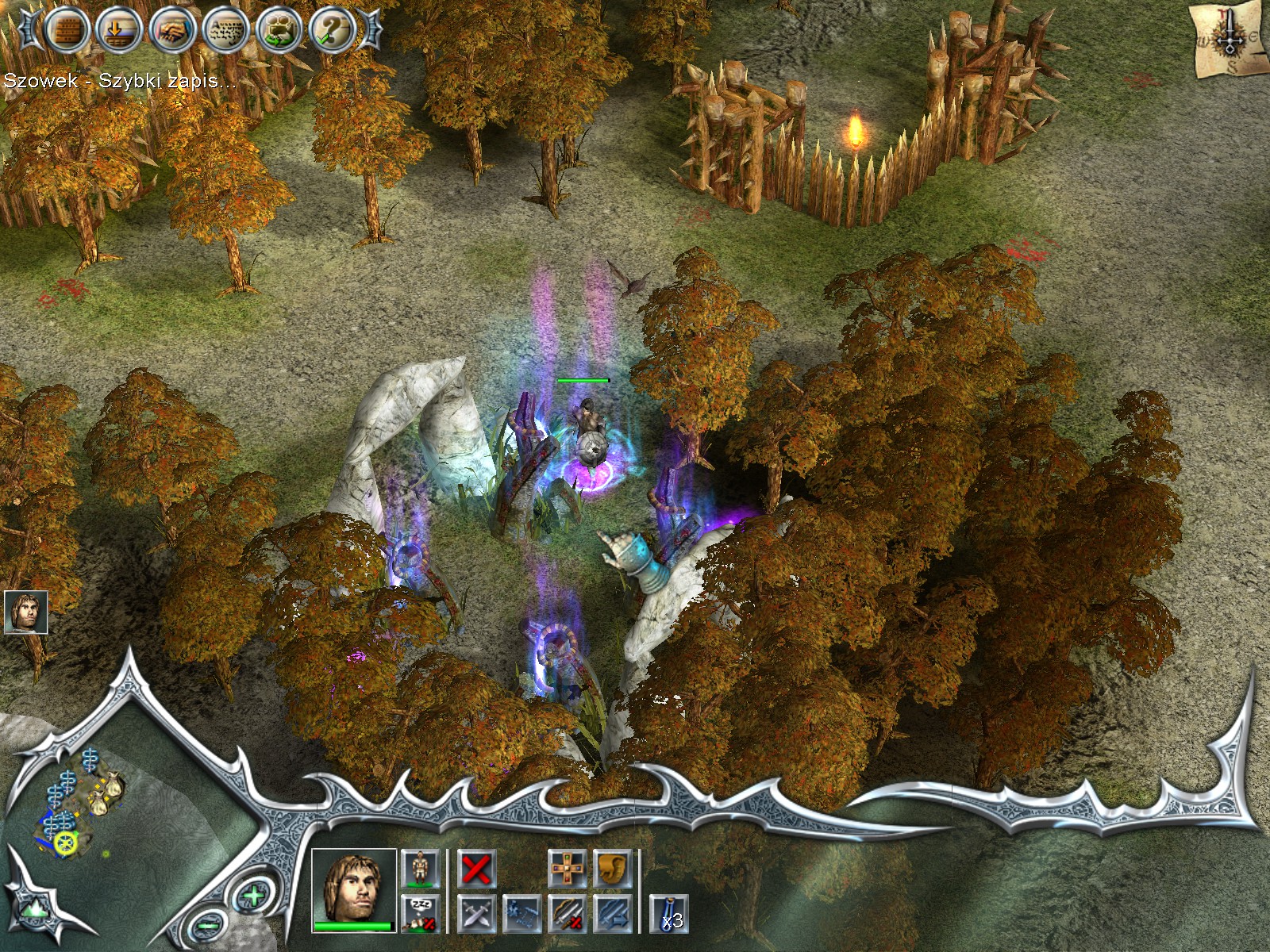
Task: Click the film camera replay button
Action: [x=279, y=31]
